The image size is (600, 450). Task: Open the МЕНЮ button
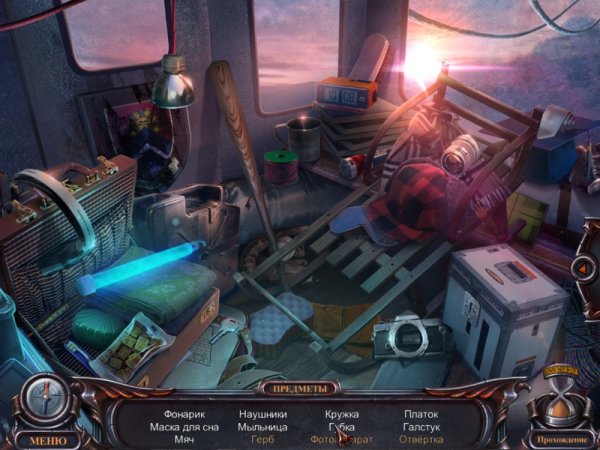click(x=48, y=440)
